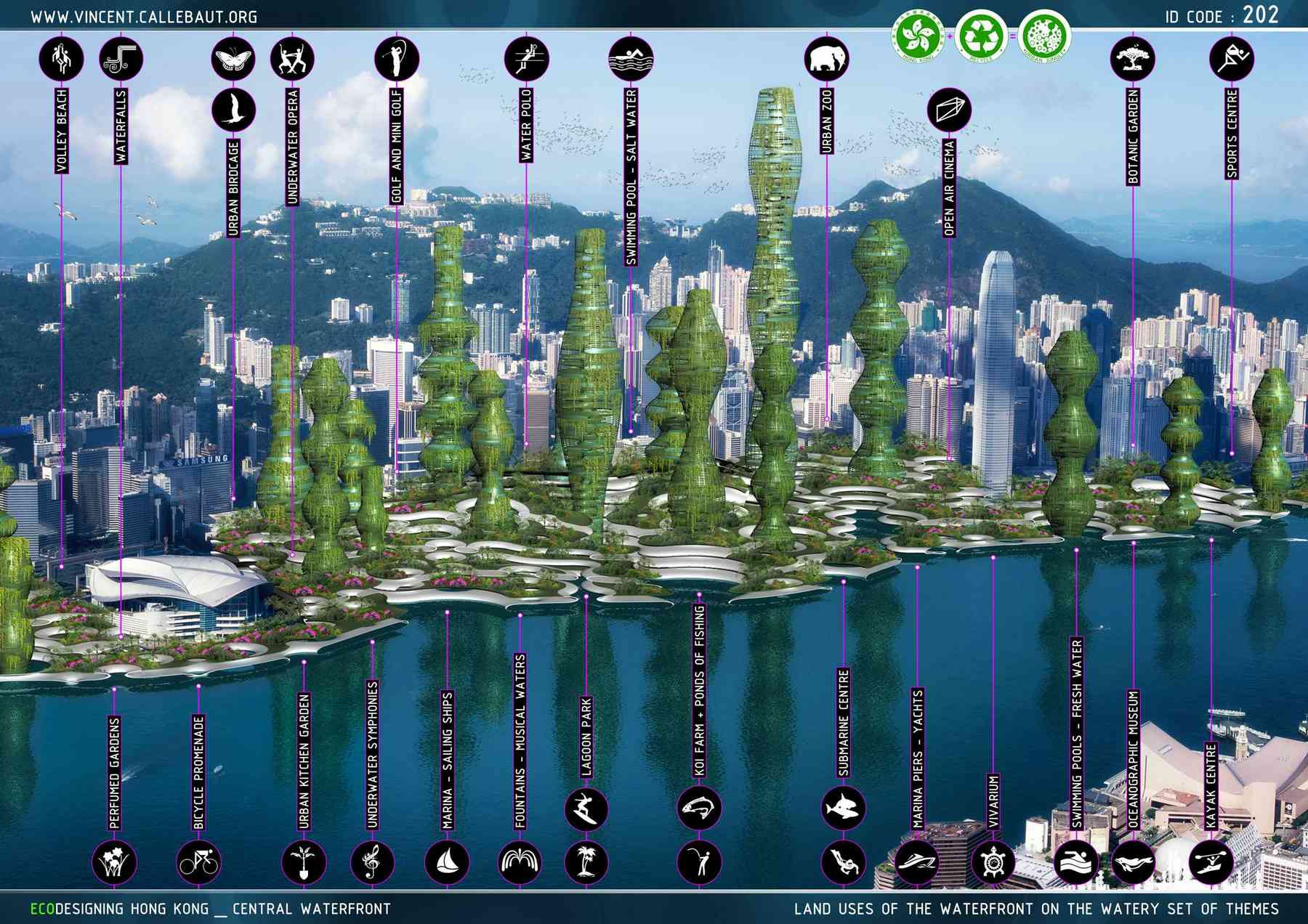The width and height of the screenshot is (1308, 924).
Task: Choose the butterfly icon
Action: [233, 58]
